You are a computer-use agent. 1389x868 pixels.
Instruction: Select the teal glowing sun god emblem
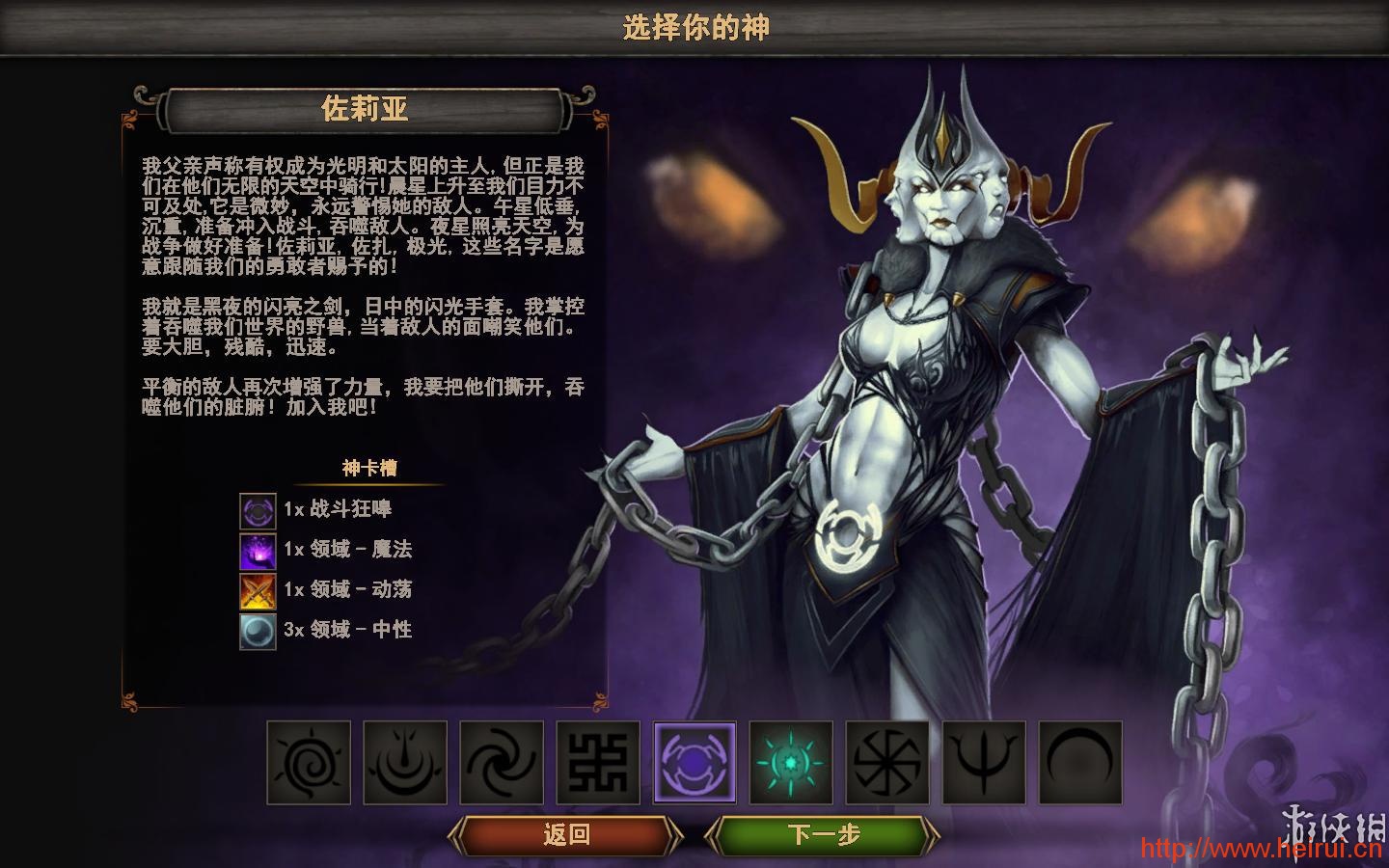click(791, 762)
